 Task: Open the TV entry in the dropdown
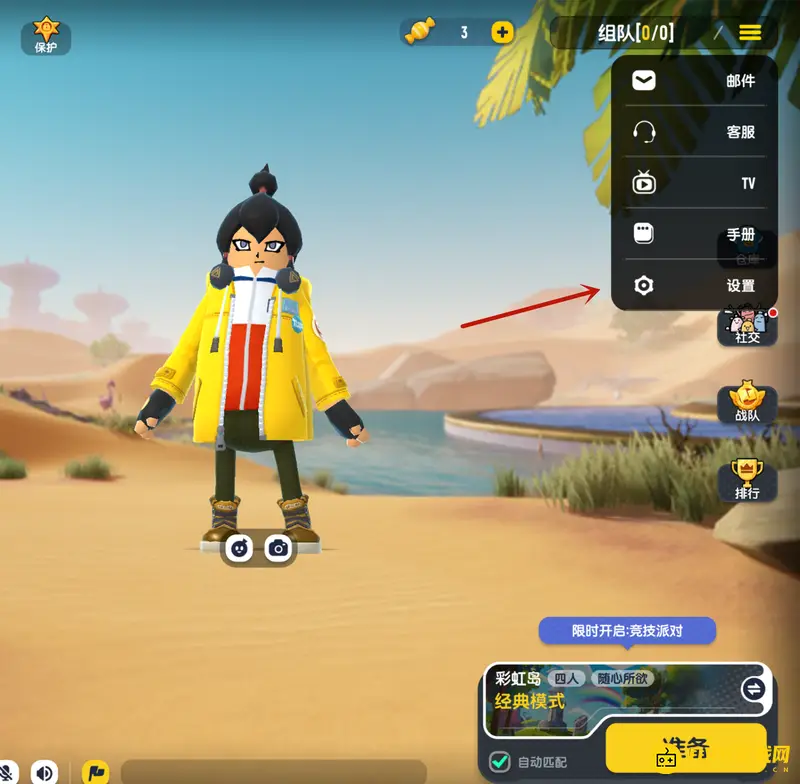694,183
